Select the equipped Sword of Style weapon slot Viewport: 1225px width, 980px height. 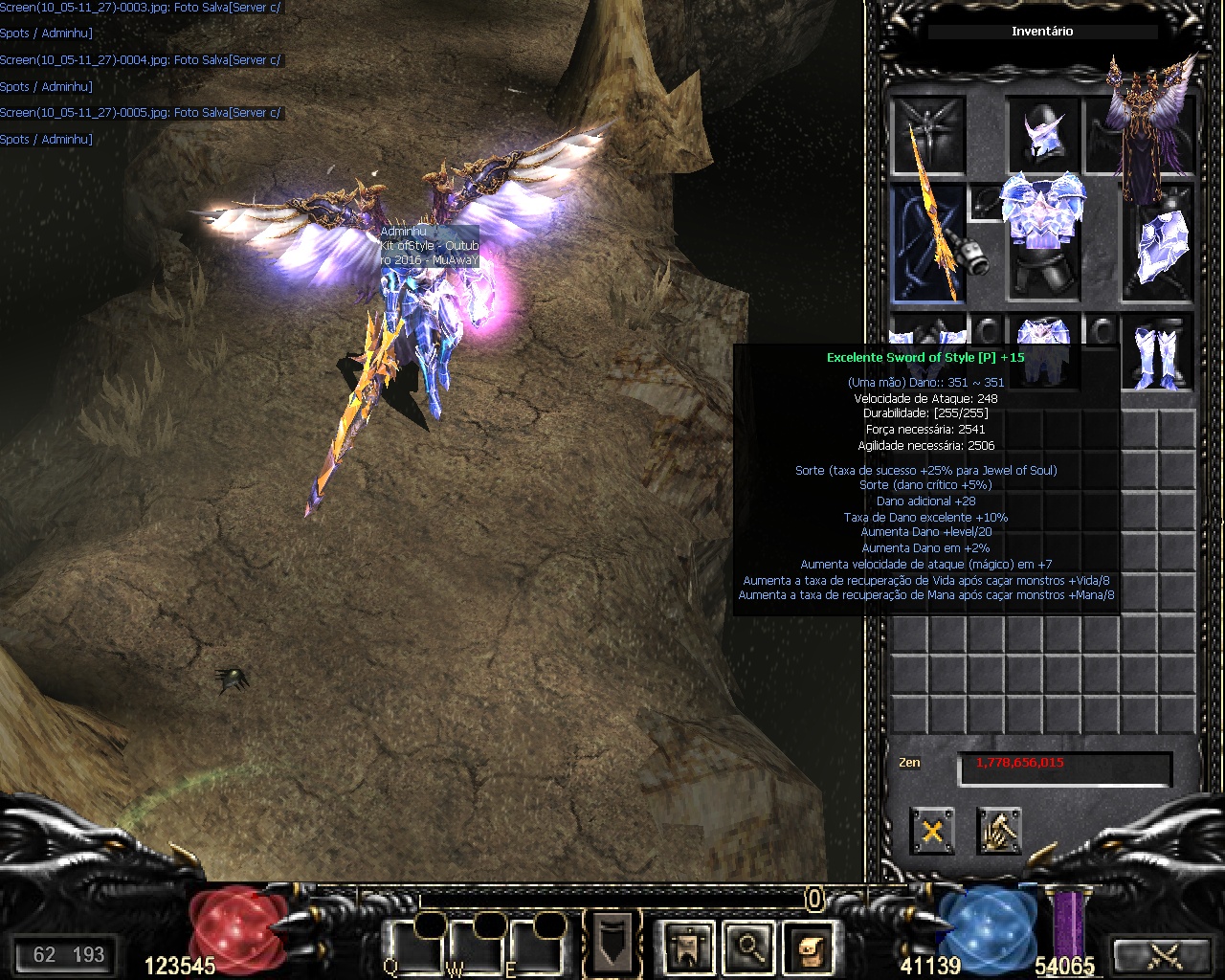(x=928, y=243)
